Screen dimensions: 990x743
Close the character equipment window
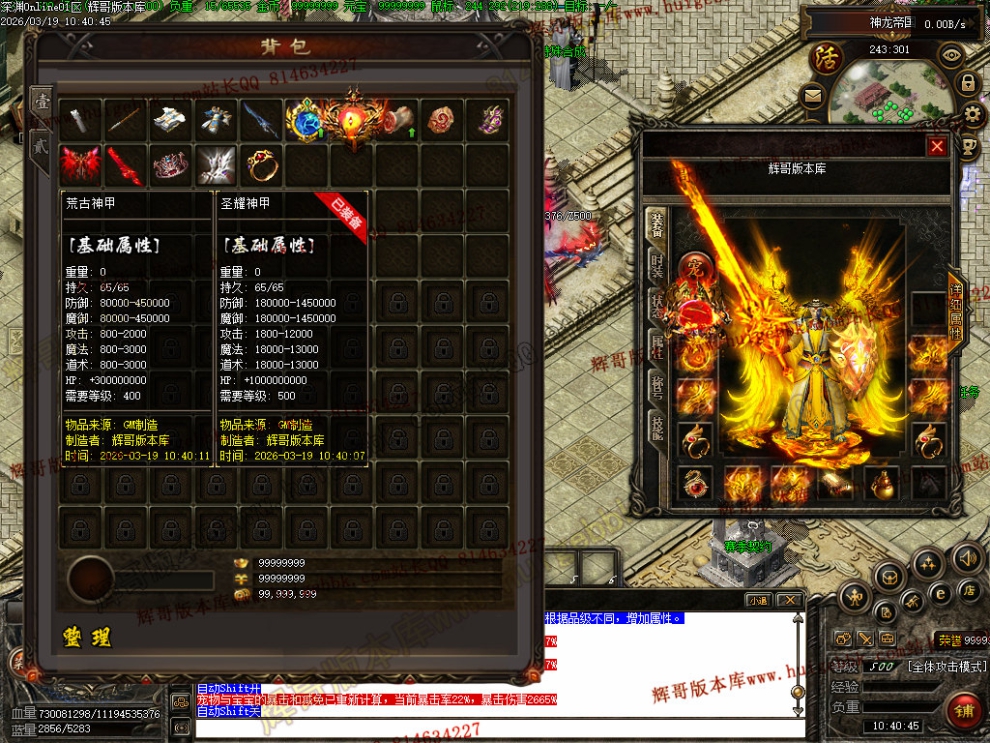pos(936,147)
